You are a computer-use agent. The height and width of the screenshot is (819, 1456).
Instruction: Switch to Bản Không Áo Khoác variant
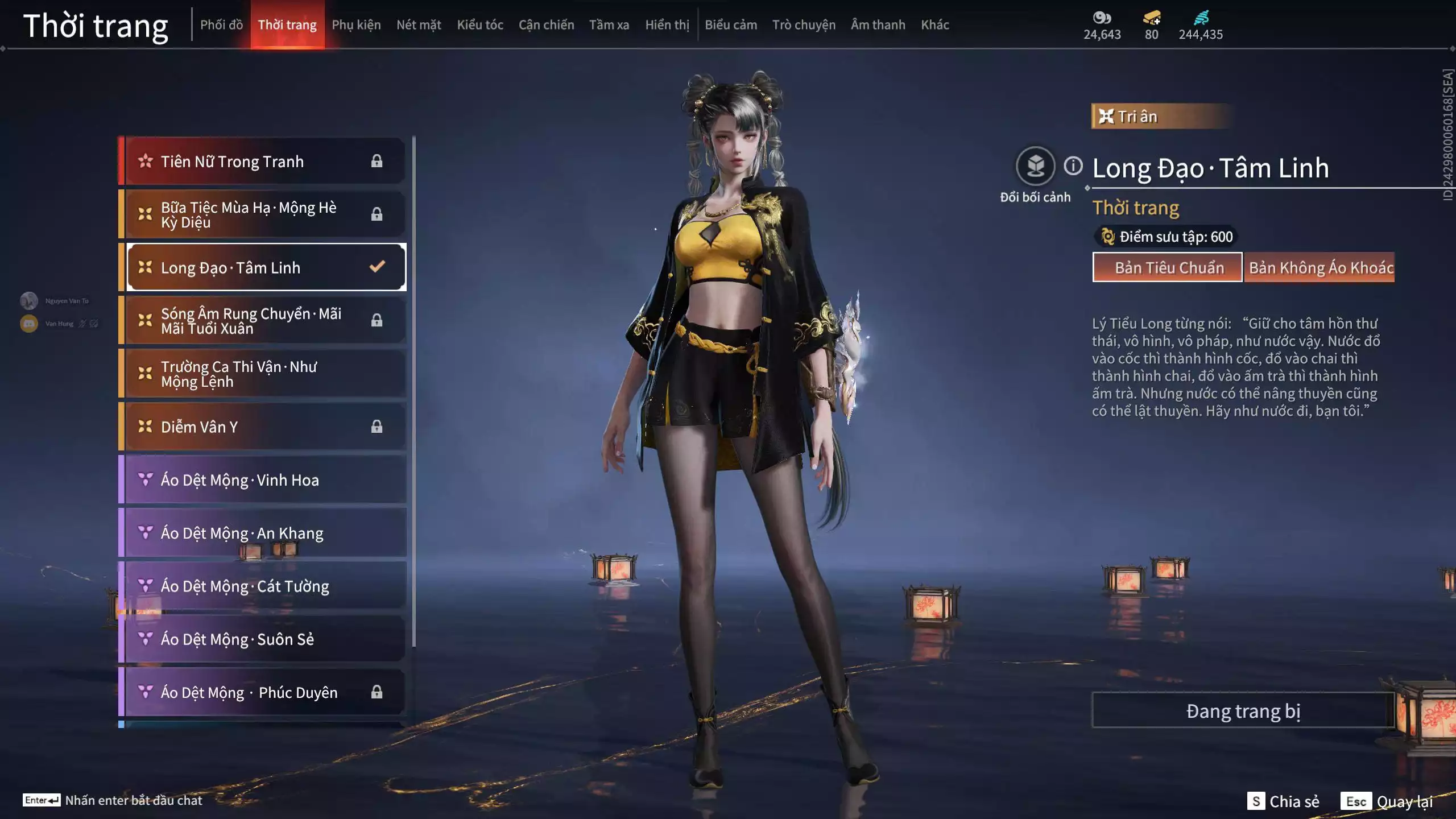[x=1319, y=267]
